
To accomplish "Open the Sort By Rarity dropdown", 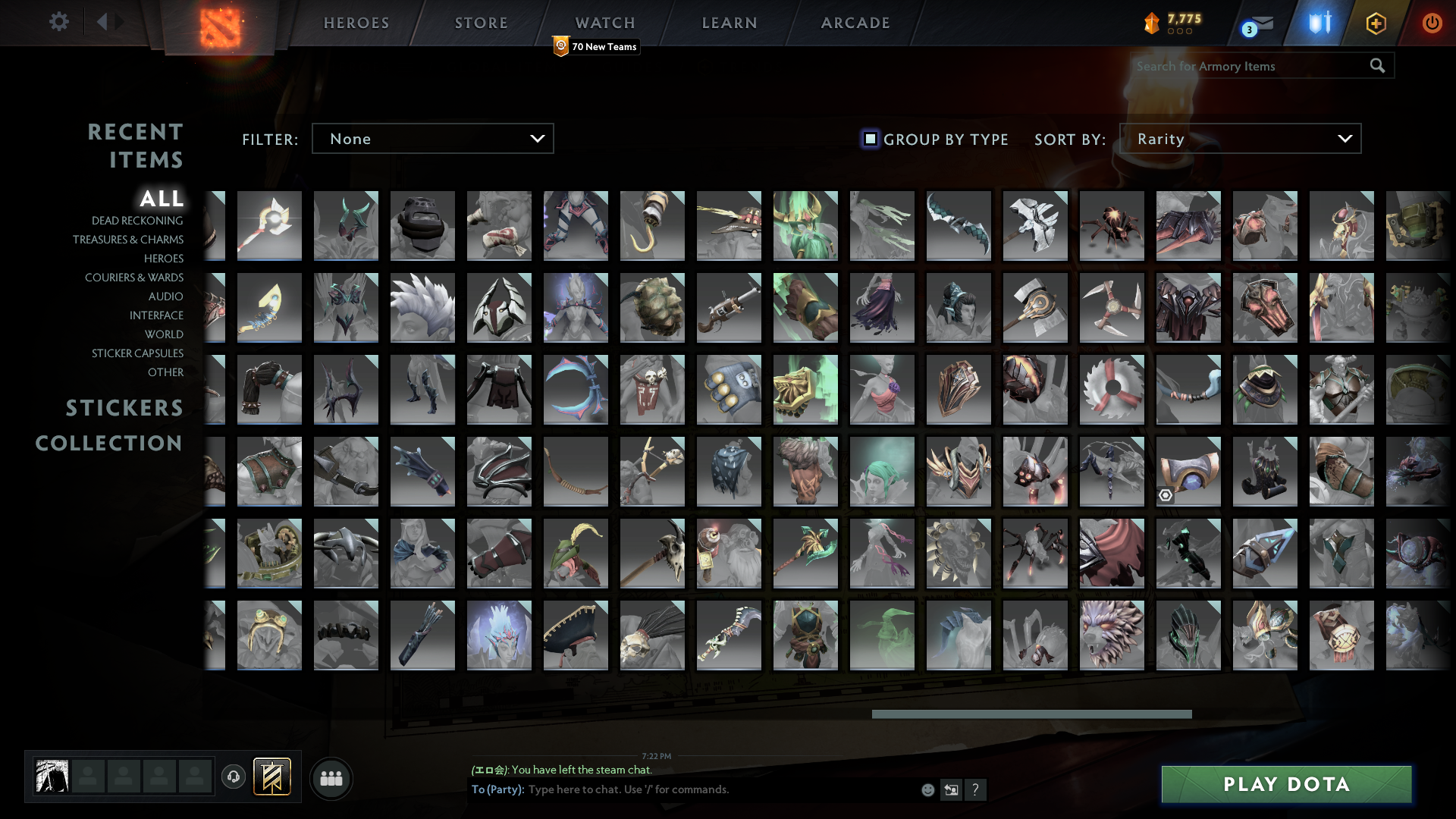I will click(1240, 138).
